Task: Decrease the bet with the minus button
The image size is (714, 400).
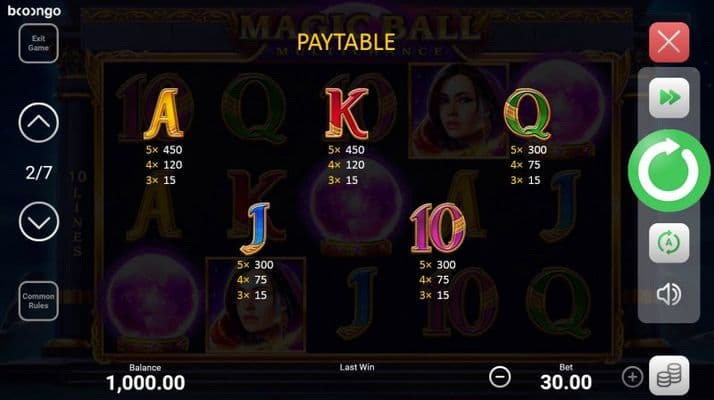Action: tap(500, 377)
